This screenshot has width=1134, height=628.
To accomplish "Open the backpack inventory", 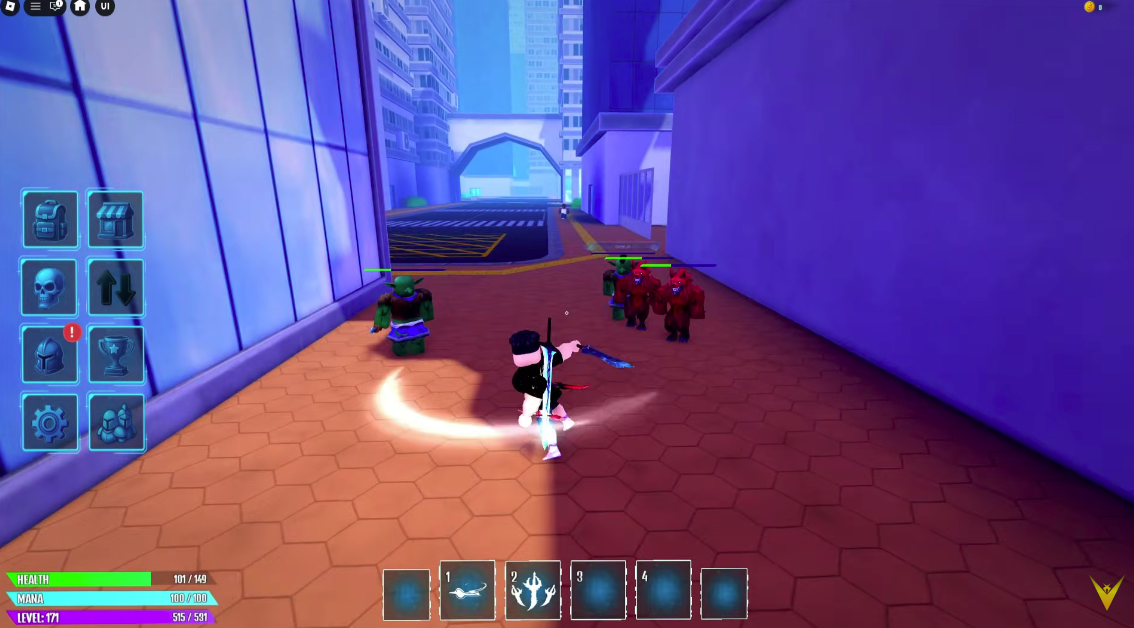I will (50, 220).
